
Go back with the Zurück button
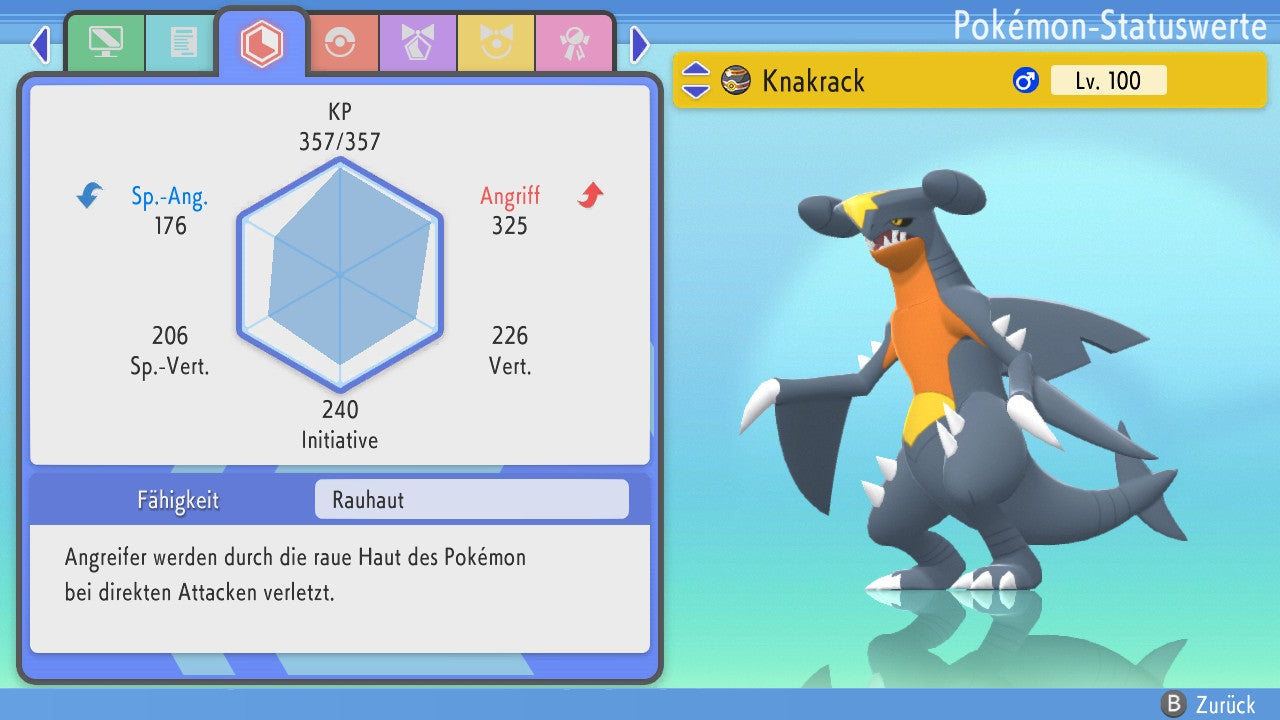[1208, 704]
